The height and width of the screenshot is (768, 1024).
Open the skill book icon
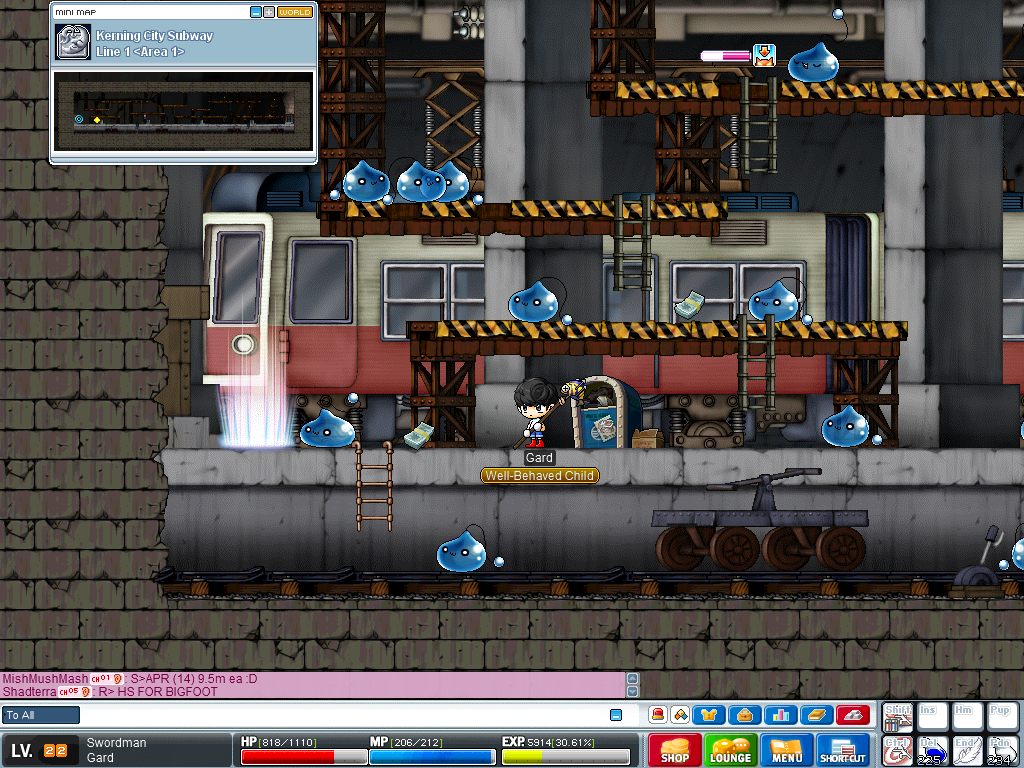pos(816,715)
